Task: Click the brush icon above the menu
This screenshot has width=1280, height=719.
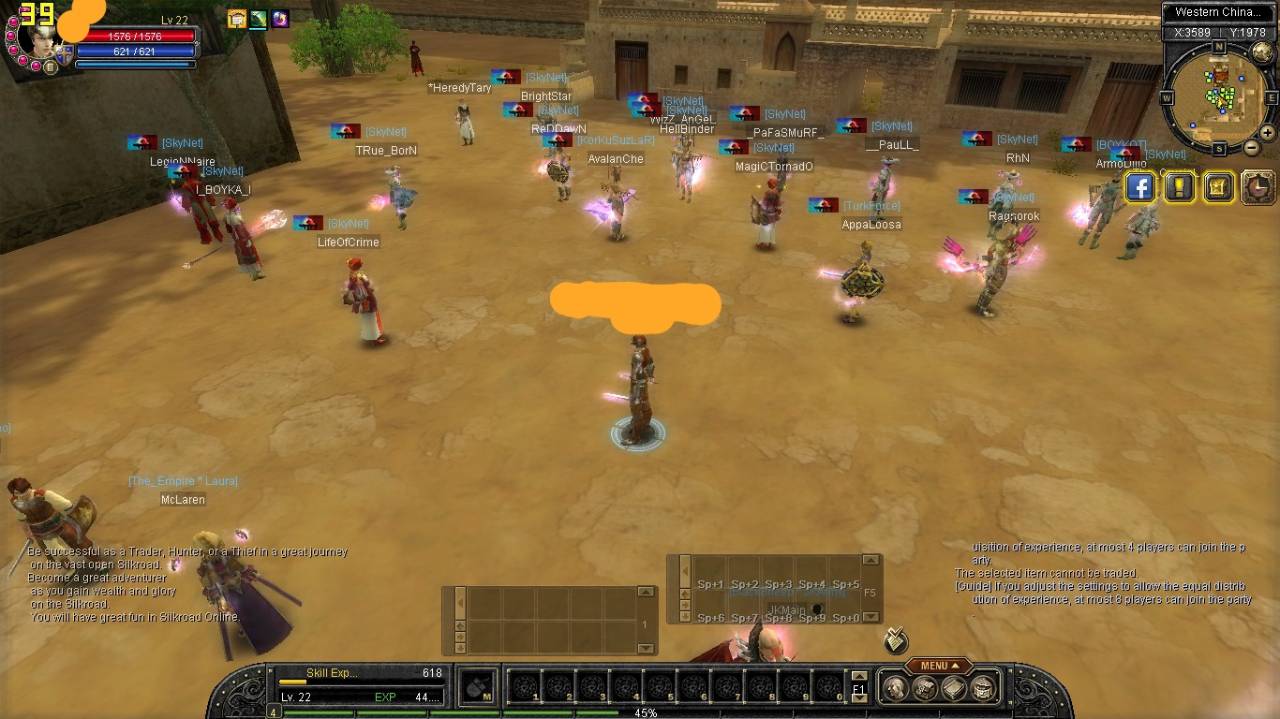Action: 896,641
